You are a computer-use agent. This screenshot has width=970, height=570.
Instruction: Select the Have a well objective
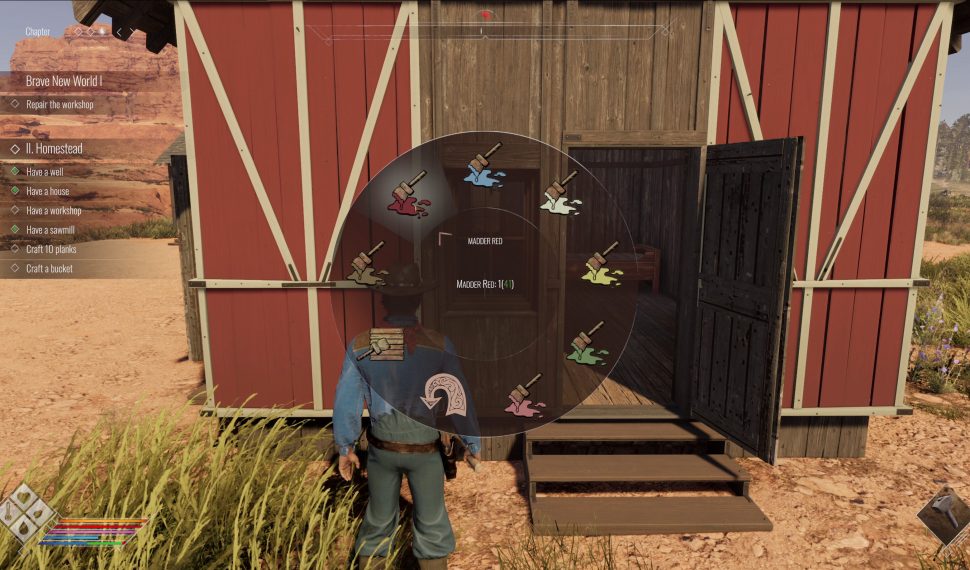click(x=46, y=171)
